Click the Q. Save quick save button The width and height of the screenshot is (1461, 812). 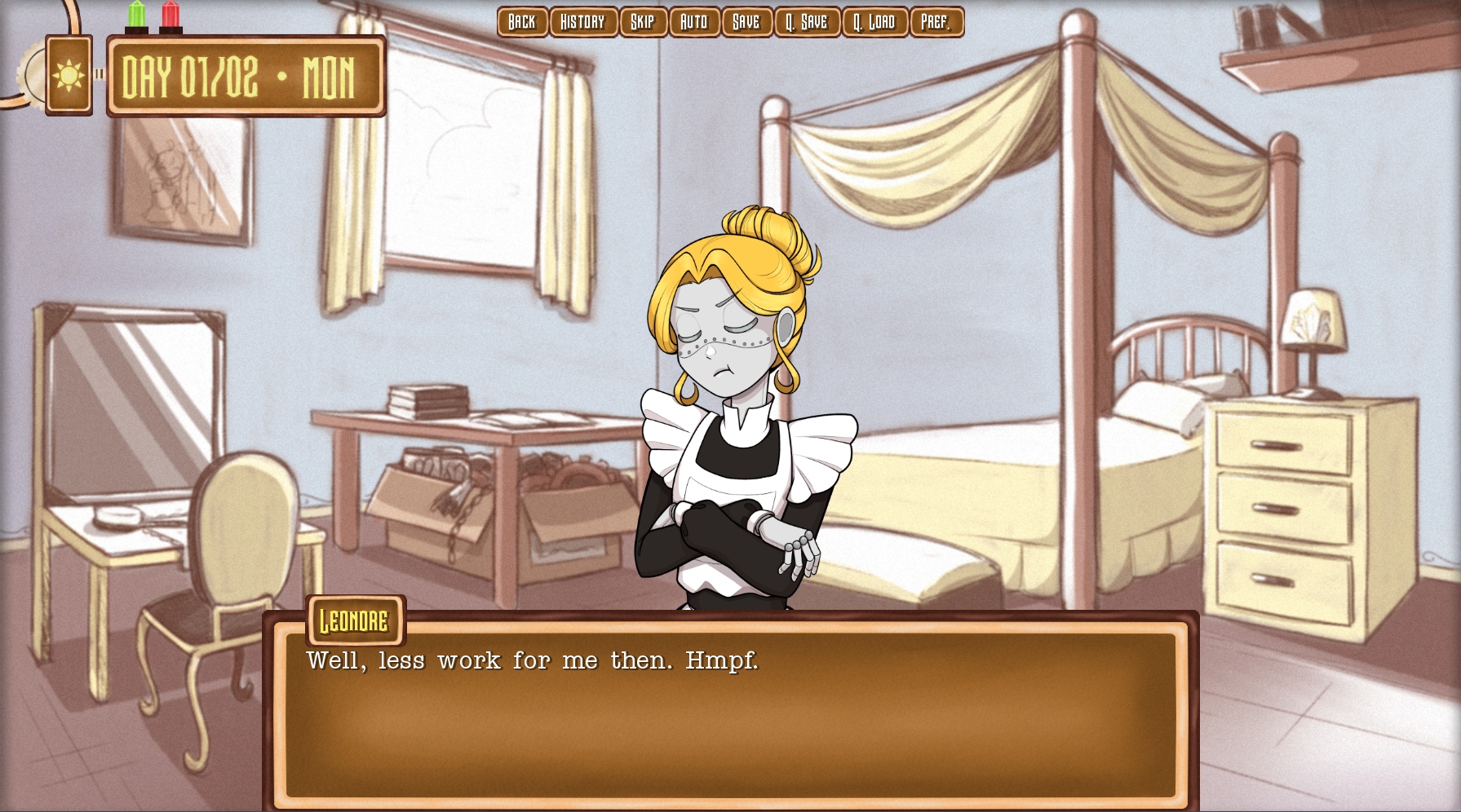click(x=807, y=22)
